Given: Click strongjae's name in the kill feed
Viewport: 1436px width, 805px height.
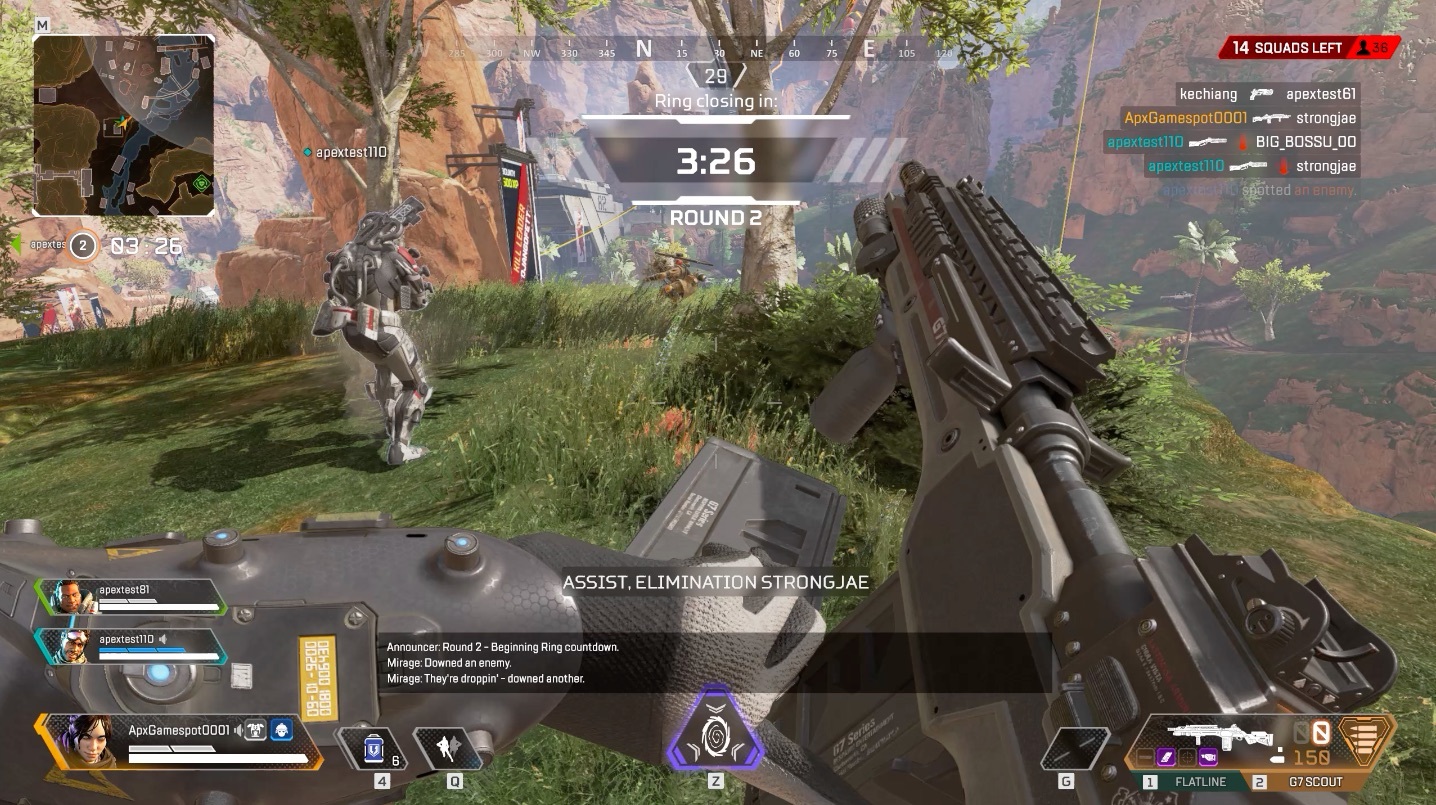Looking at the screenshot, I should [1326, 117].
